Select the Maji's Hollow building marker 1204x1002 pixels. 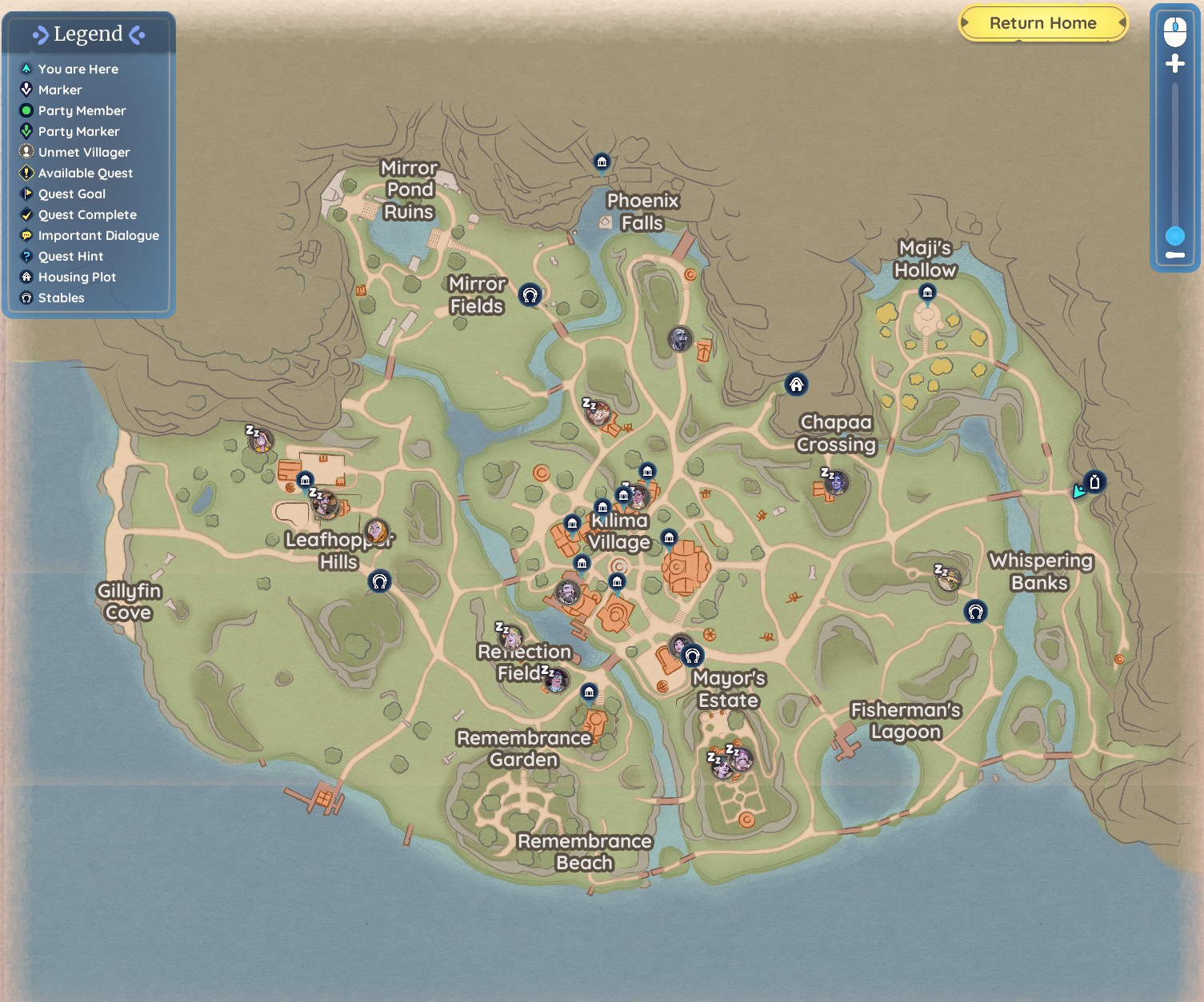click(x=927, y=293)
